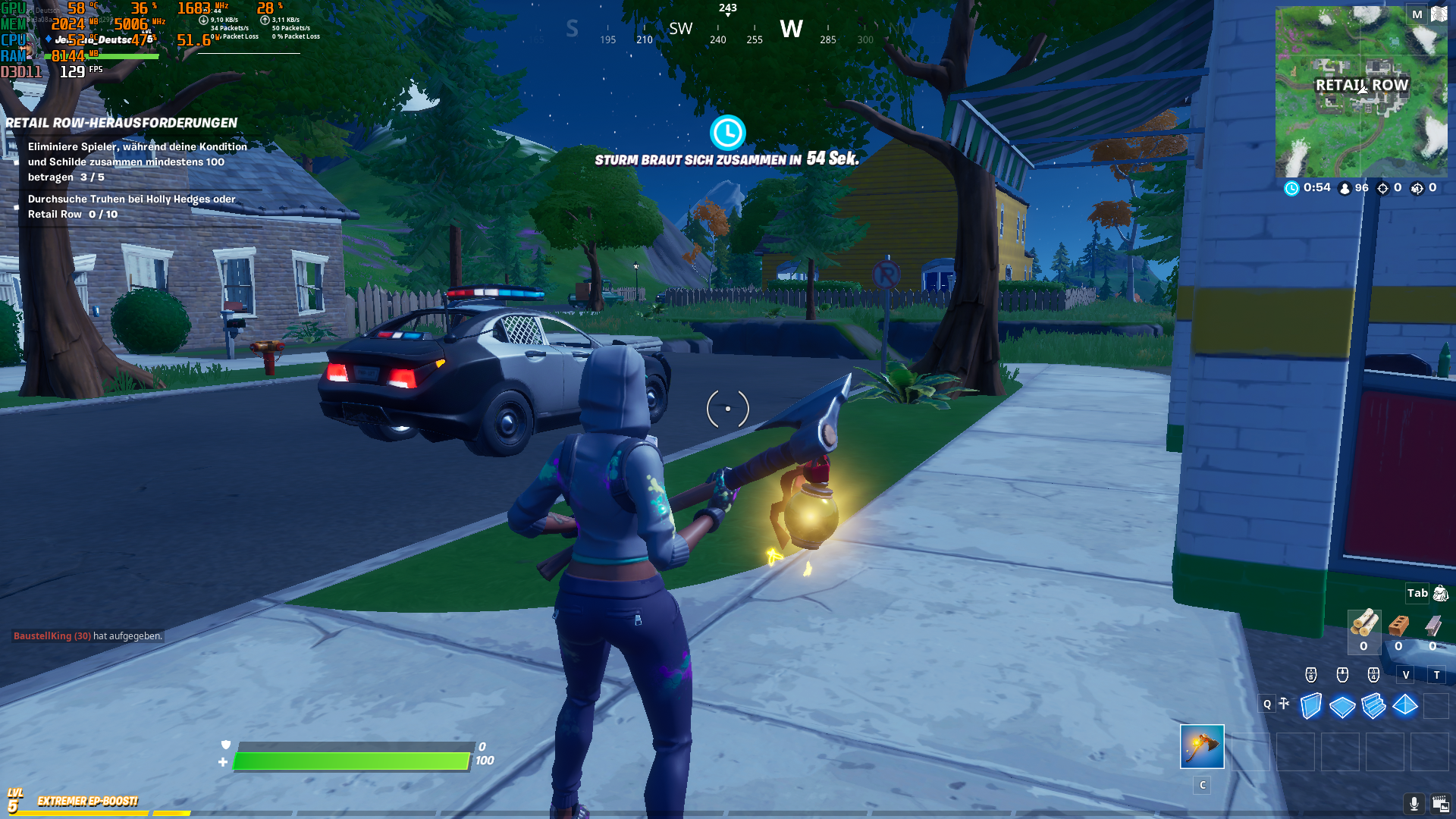Toggle the microphone icon
The width and height of the screenshot is (1456, 819).
coord(1414,803)
